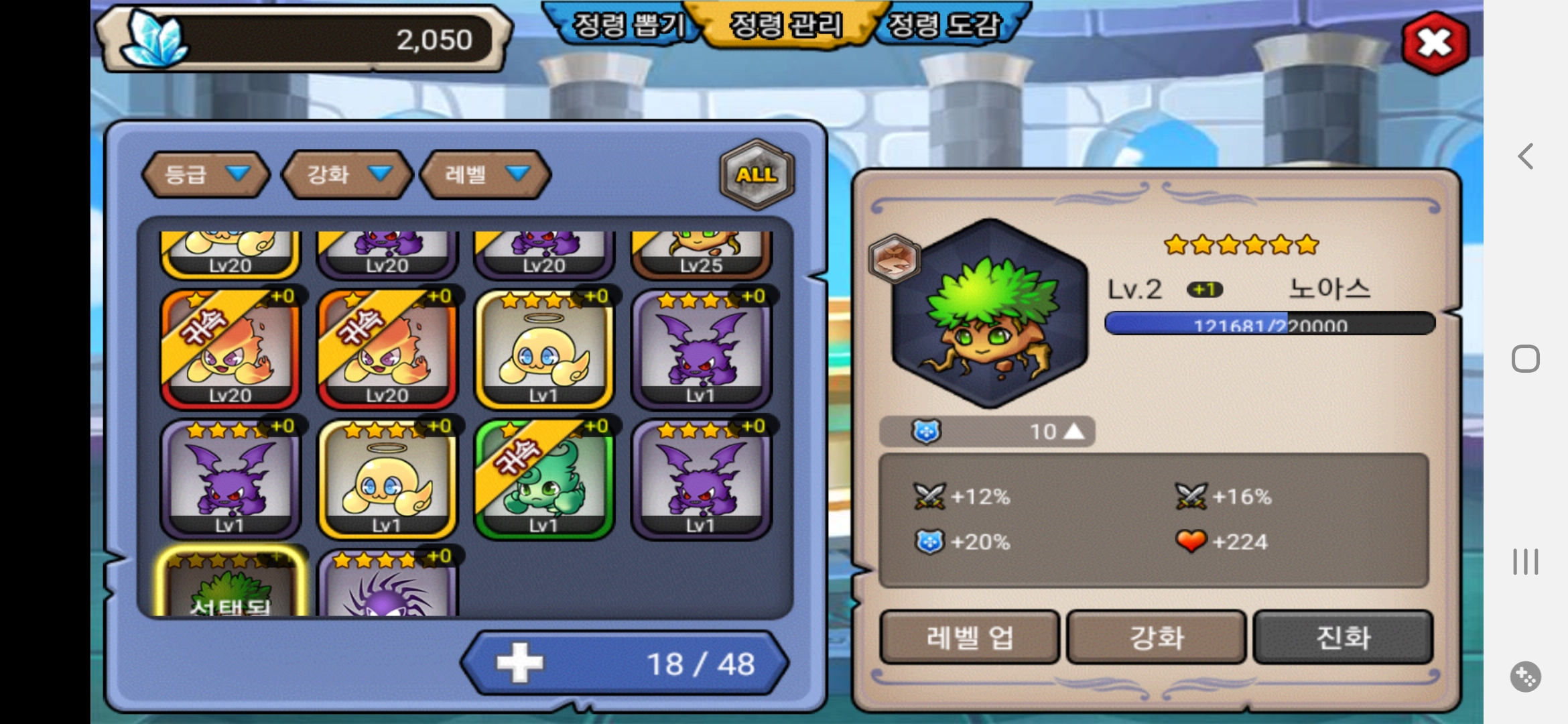Viewport: 1568px width, 724px height.
Task: Open the 레벨 sort dropdown
Action: (x=485, y=174)
